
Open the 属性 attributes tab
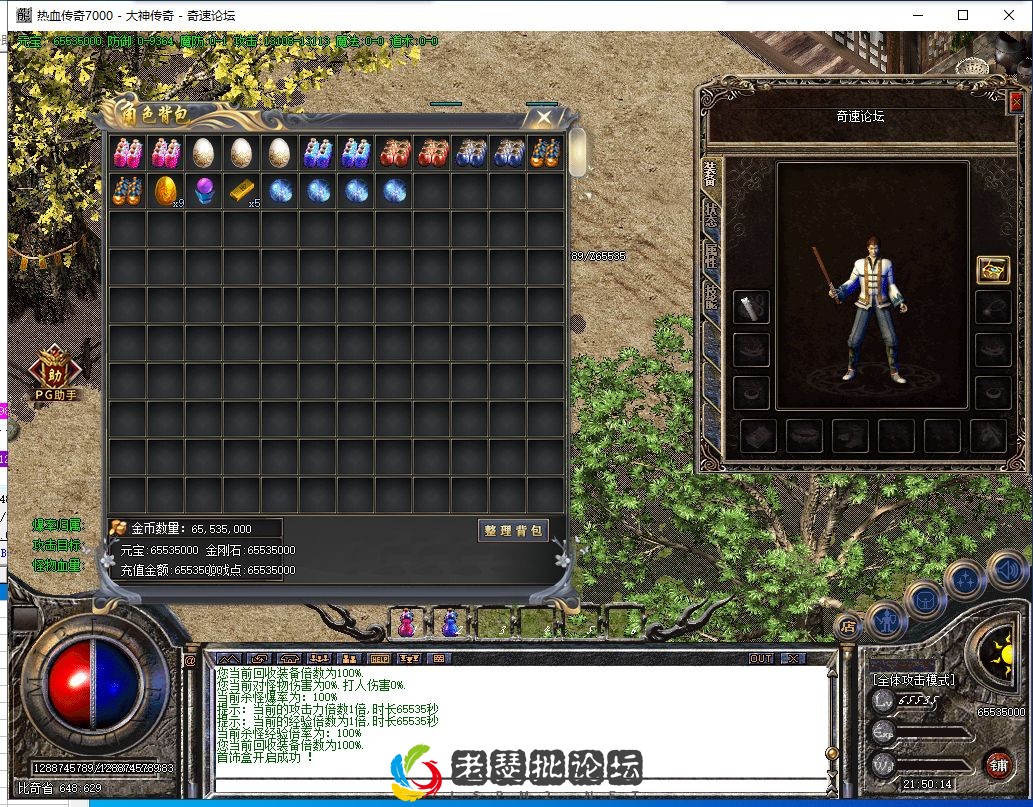pyautogui.click(x=710, y=255)
